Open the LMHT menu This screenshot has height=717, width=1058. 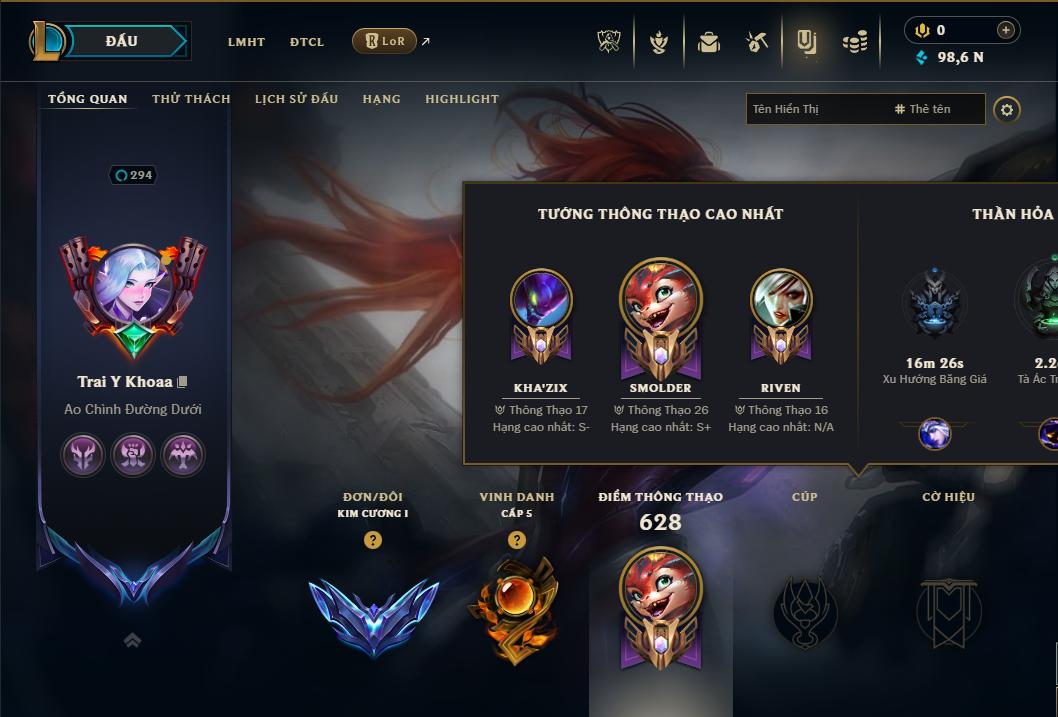[246, 42]
